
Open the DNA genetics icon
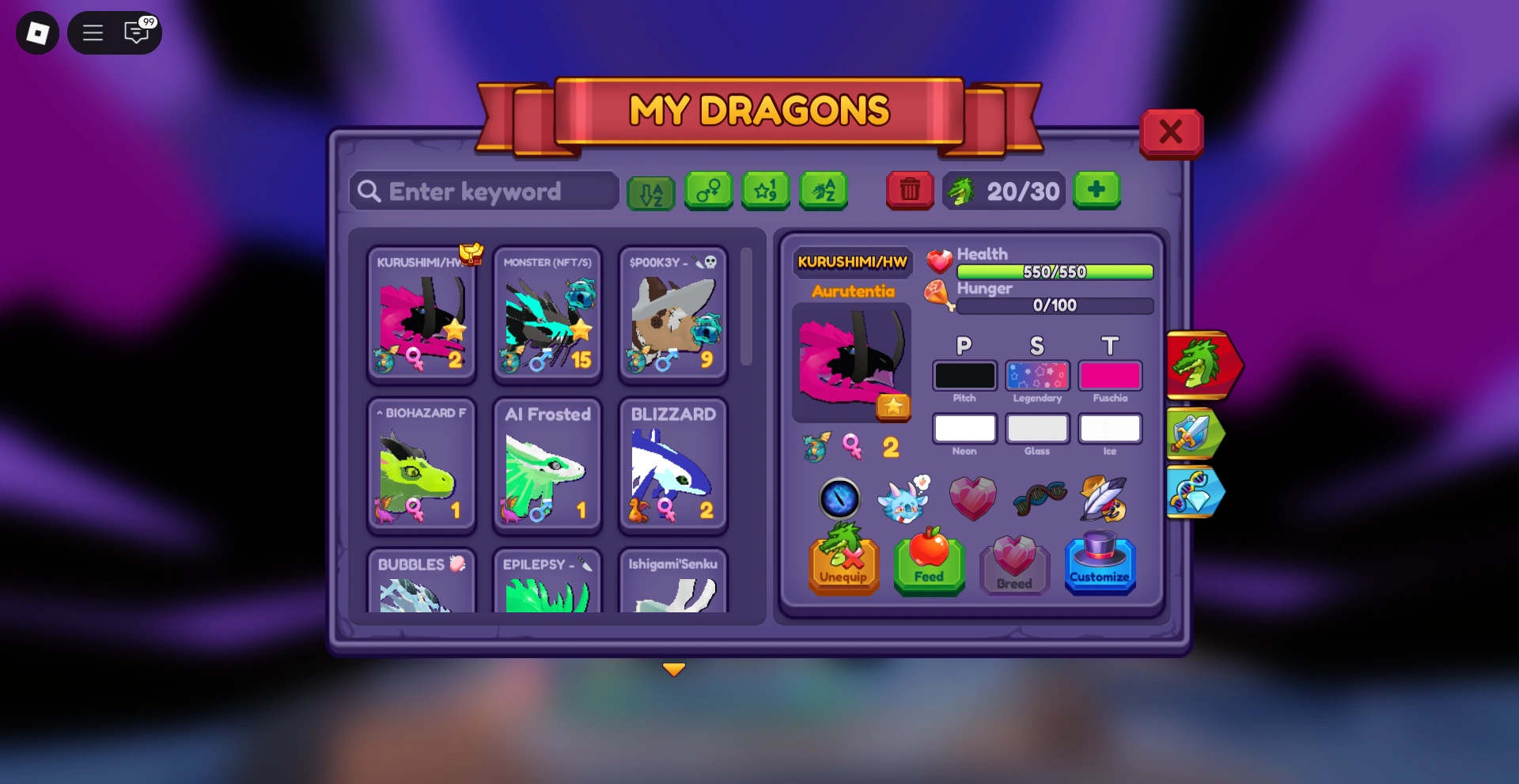pos(1039,499)
